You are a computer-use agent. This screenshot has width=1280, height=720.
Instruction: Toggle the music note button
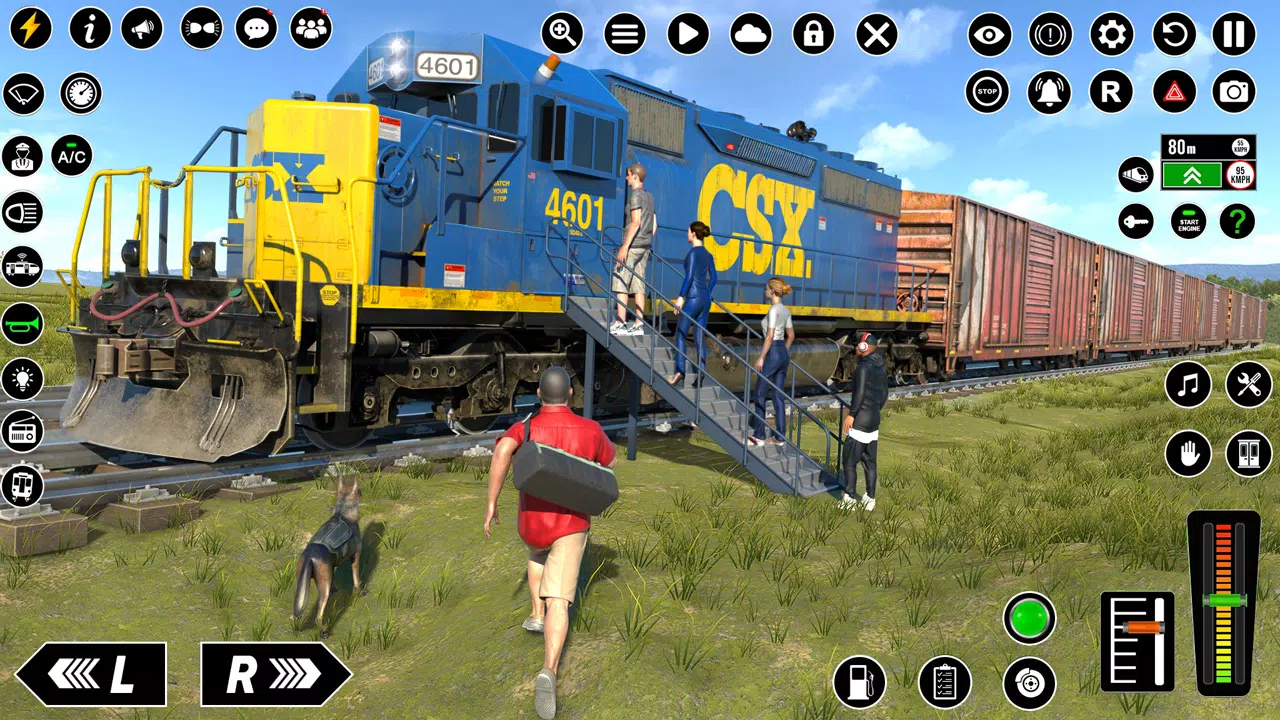tap(1188, 384)
